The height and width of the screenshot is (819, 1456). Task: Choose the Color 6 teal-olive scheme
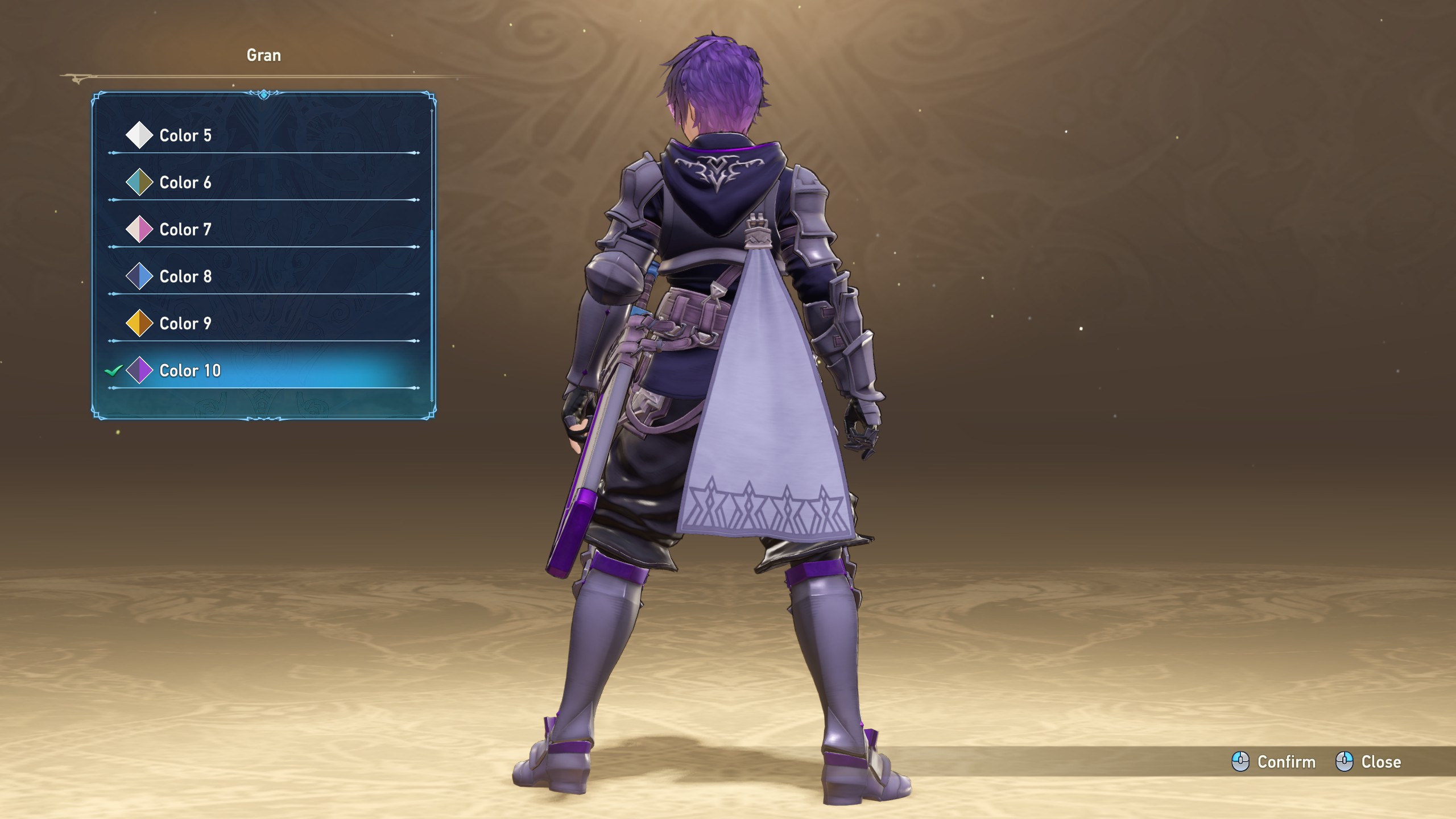(x=185, y=183)
